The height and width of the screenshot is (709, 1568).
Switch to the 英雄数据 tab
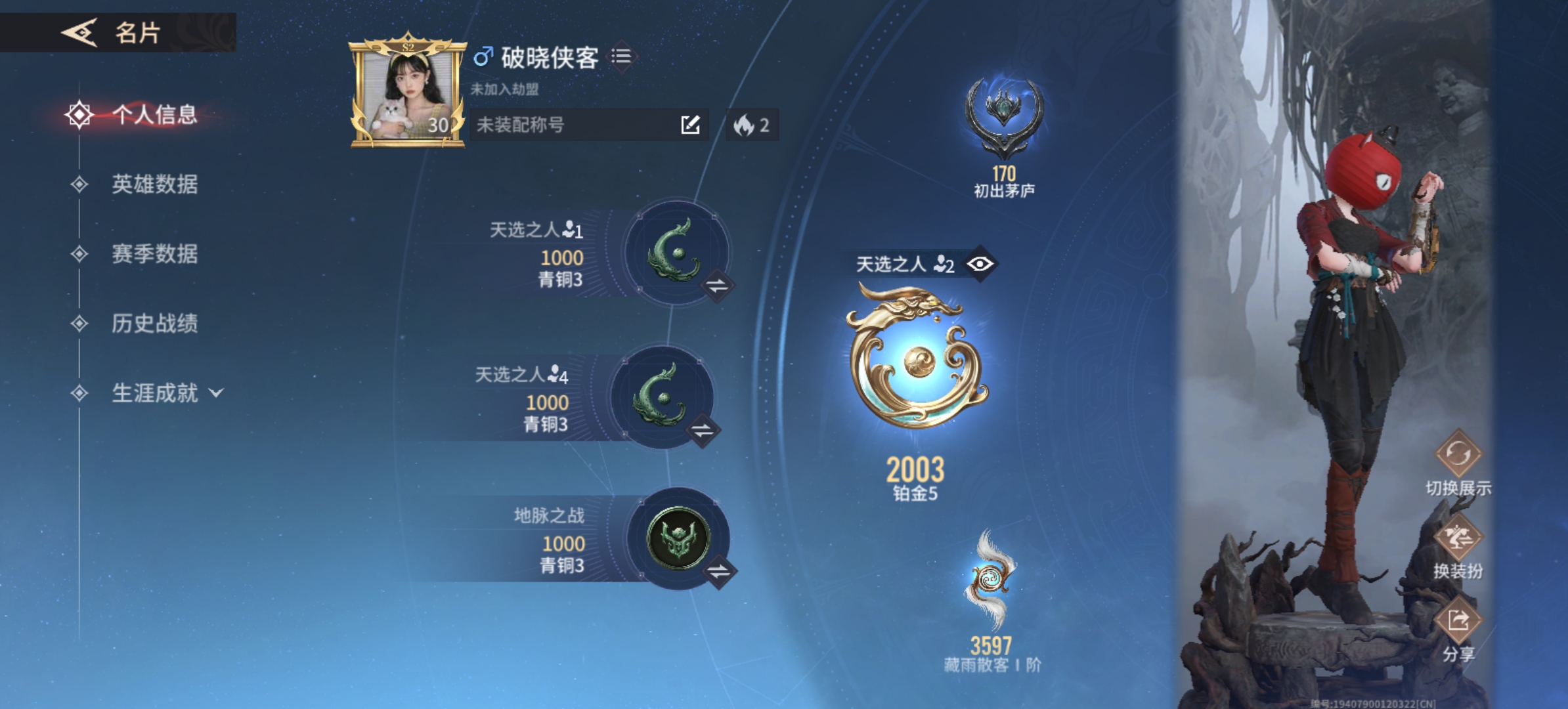click(154, 184)
